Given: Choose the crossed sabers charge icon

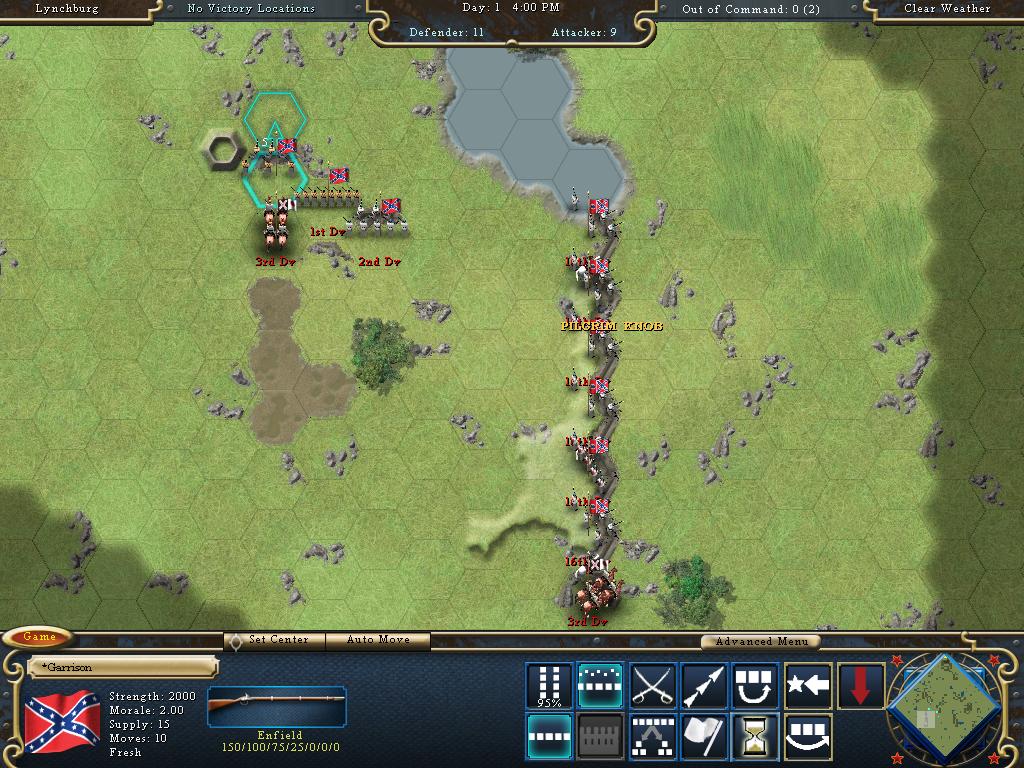Looking at the screenshot, I should [x=653, y=686].
